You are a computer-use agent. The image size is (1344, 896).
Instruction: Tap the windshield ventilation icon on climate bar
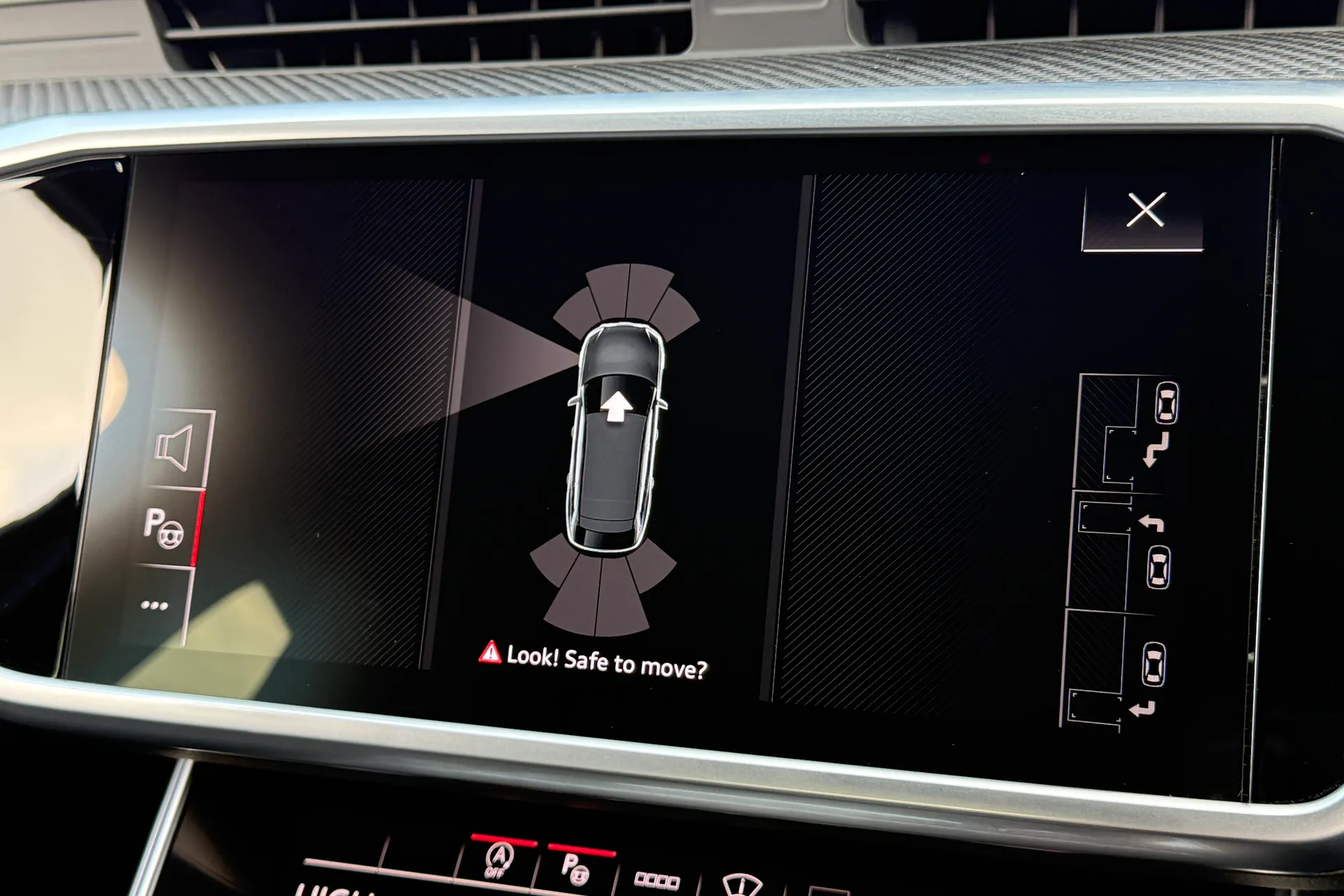pyautogui.click(x=741, y=886)
